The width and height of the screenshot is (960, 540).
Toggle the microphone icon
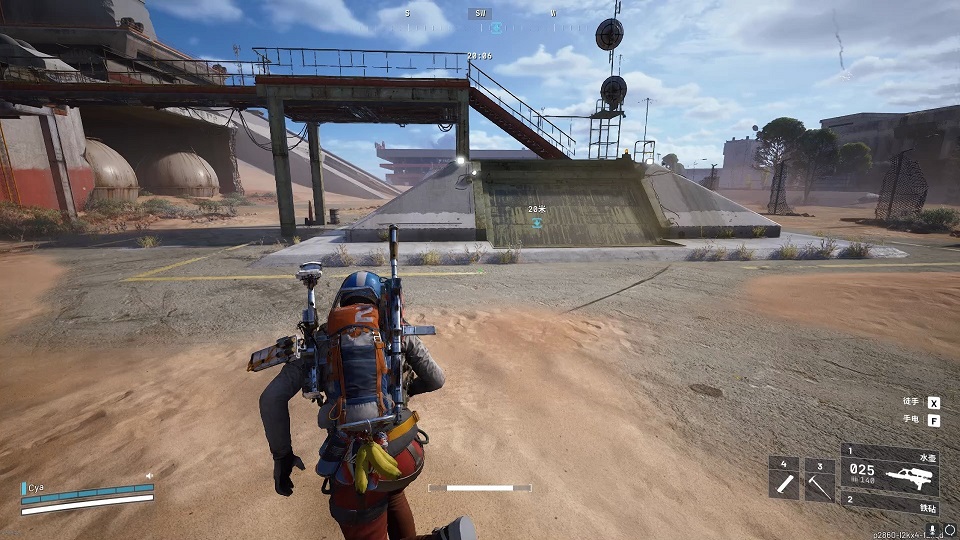point(932,528)
